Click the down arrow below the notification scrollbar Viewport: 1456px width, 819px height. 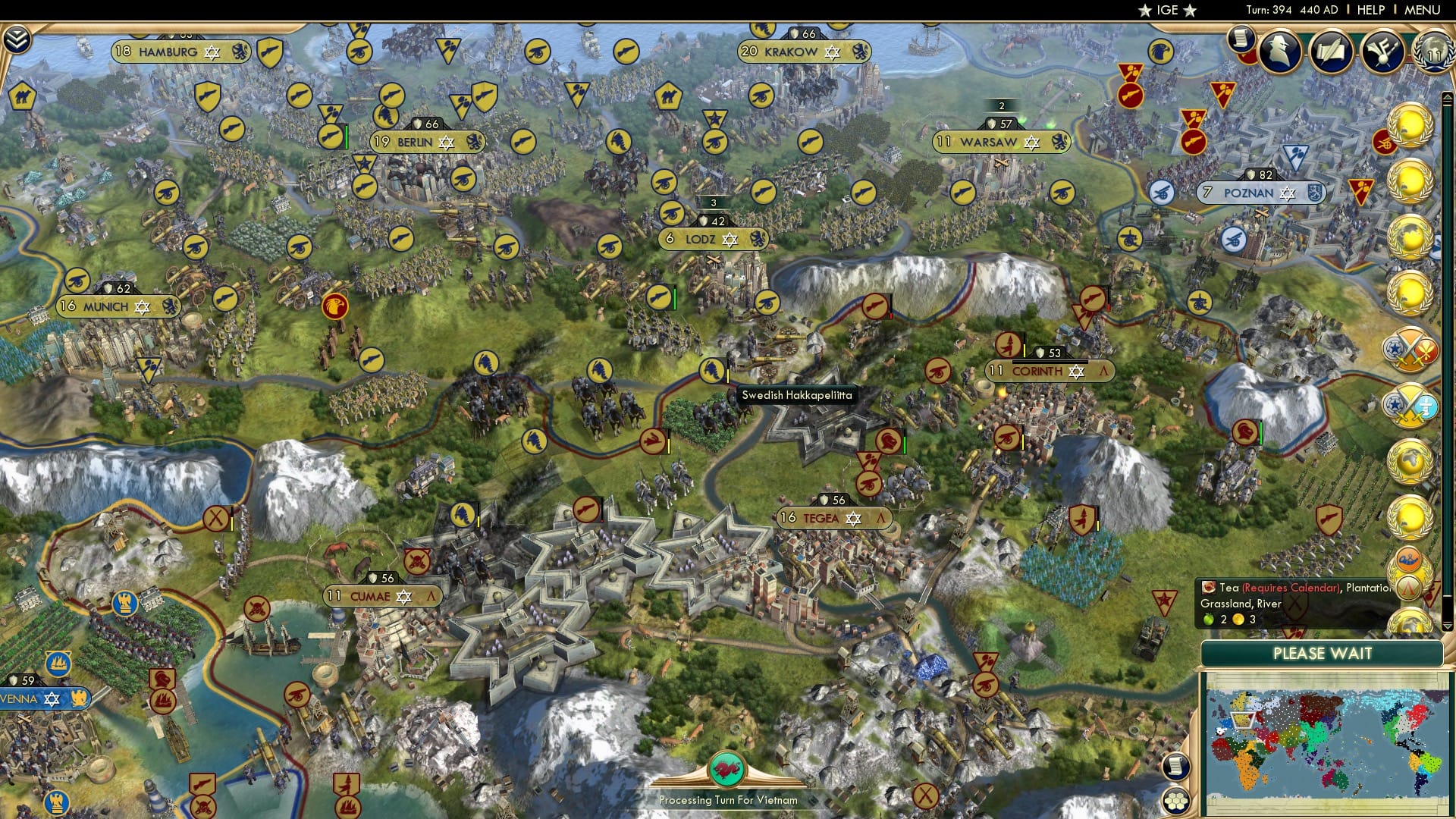[x=1447, y=626]
